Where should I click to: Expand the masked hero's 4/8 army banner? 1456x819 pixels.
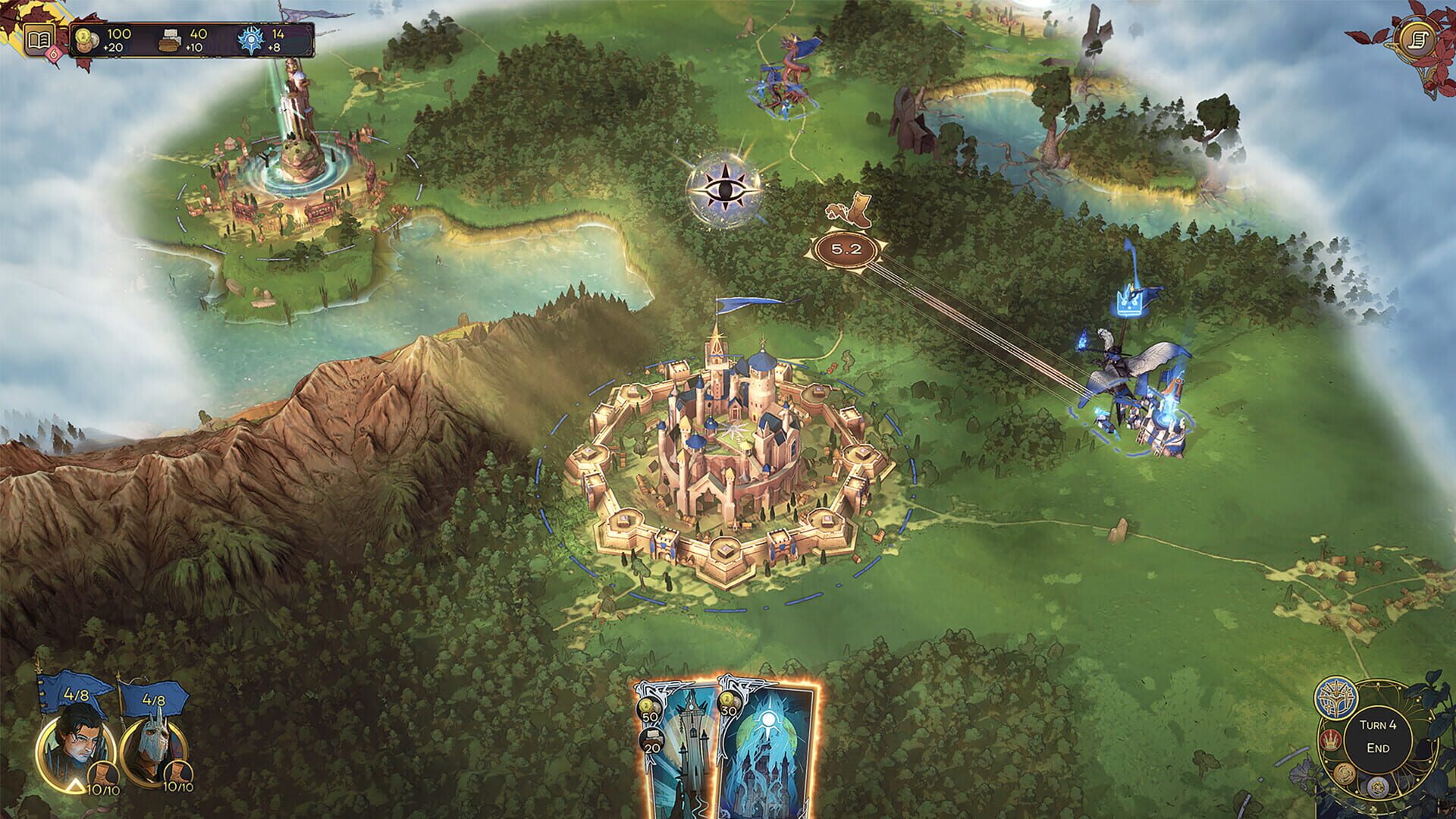pyautogui.click(x=153, y=700)
